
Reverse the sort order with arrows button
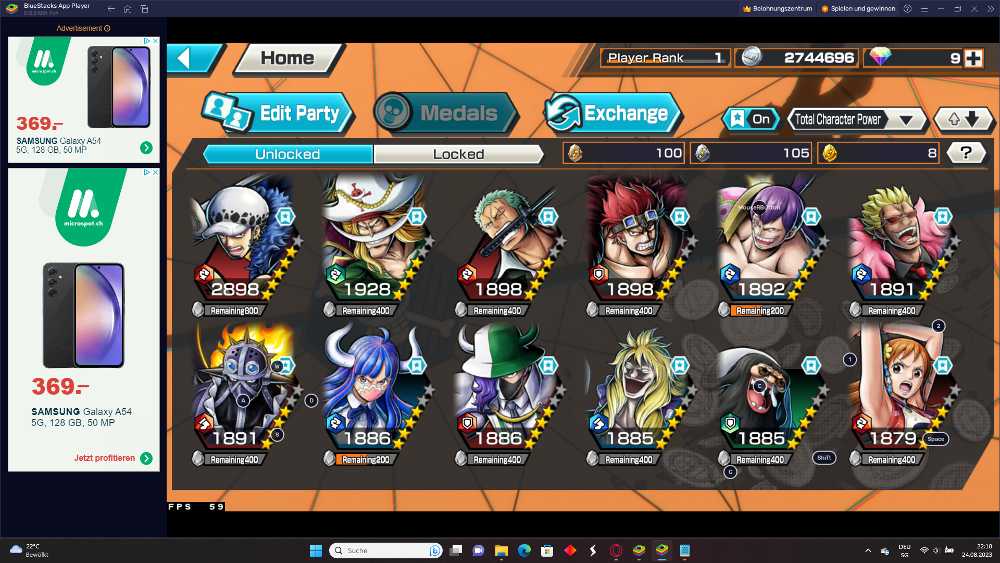click(963, 119)
